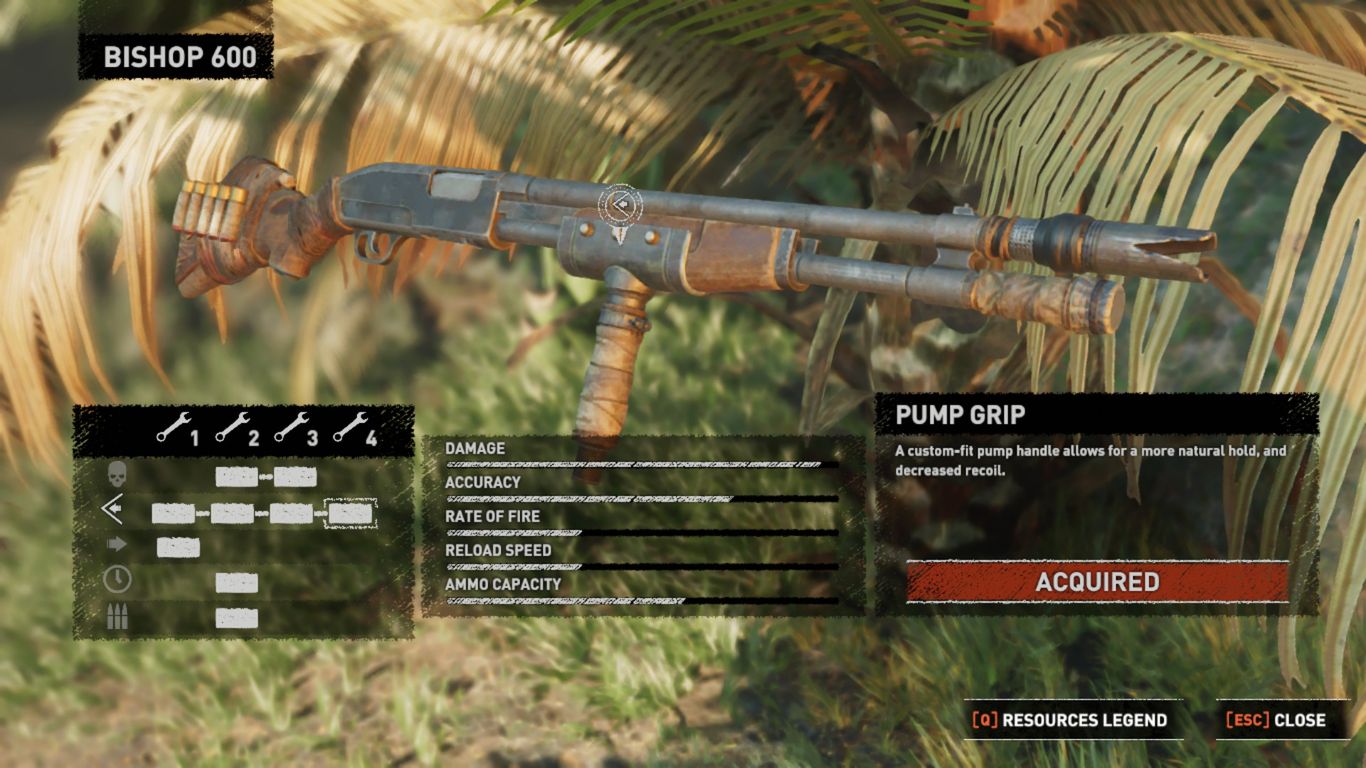Viewport: 1366px width, 768px height.
Task: Choose the reload speed clock row upgrade
Action: click(236, 583)
